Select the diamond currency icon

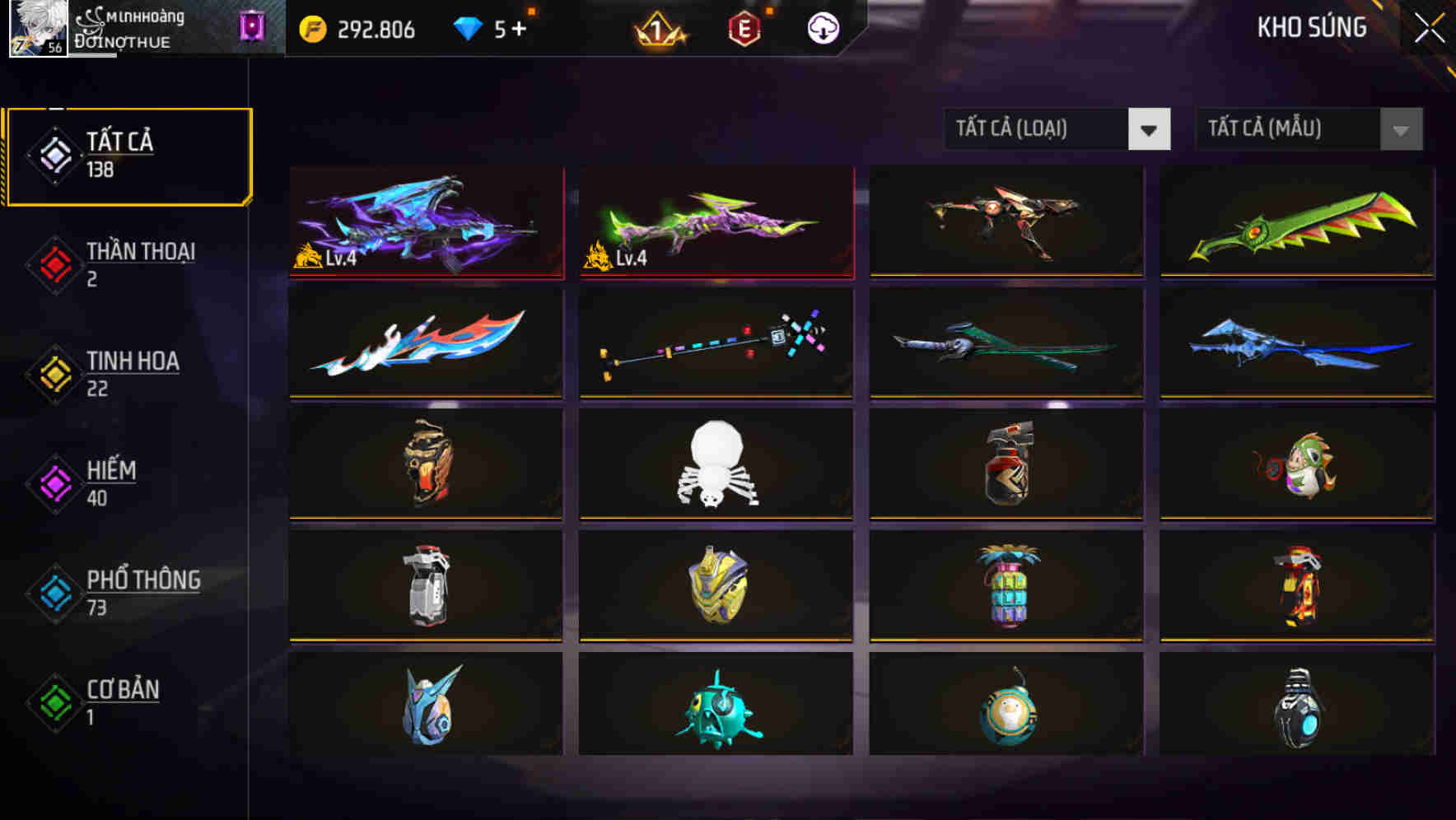(469, 27)
